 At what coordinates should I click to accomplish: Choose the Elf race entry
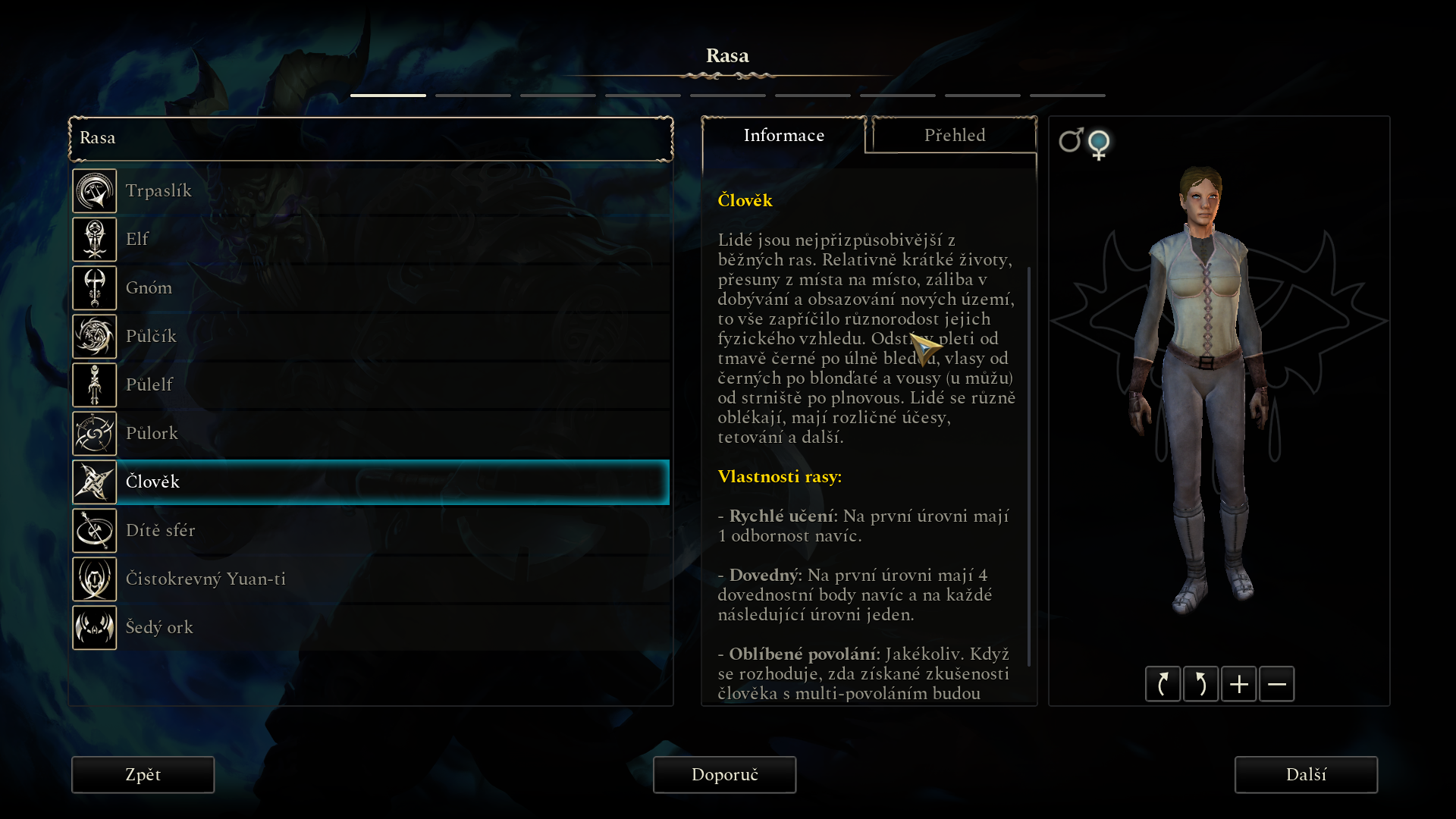point(370,240)
